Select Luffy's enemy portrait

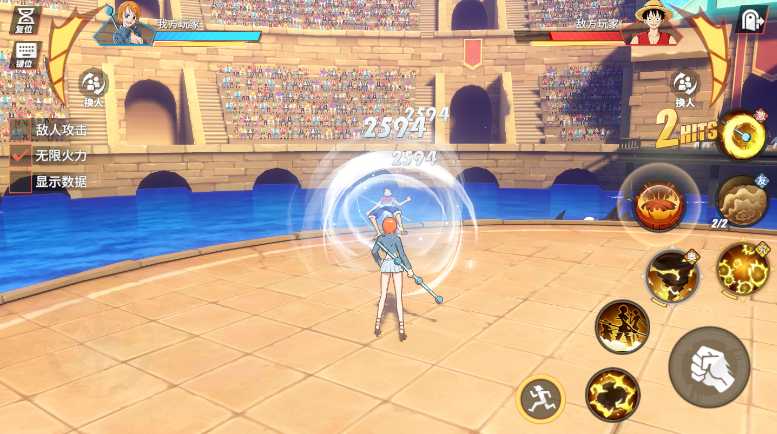(646, 23)
